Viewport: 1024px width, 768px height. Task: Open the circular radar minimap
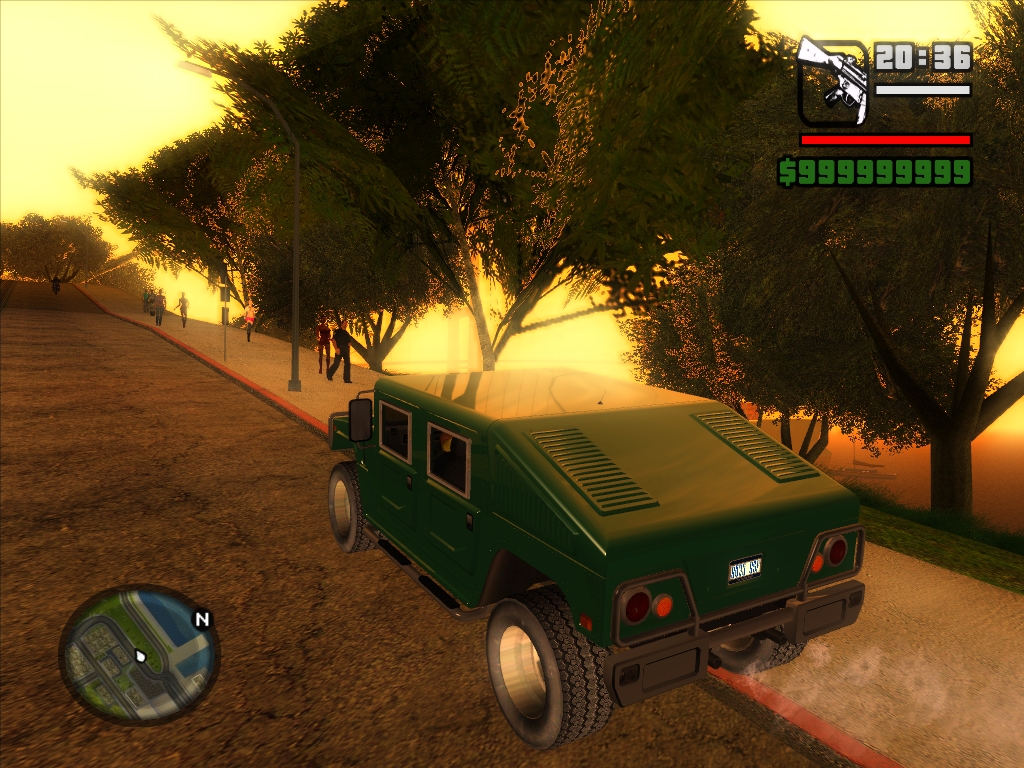(138, 653)
